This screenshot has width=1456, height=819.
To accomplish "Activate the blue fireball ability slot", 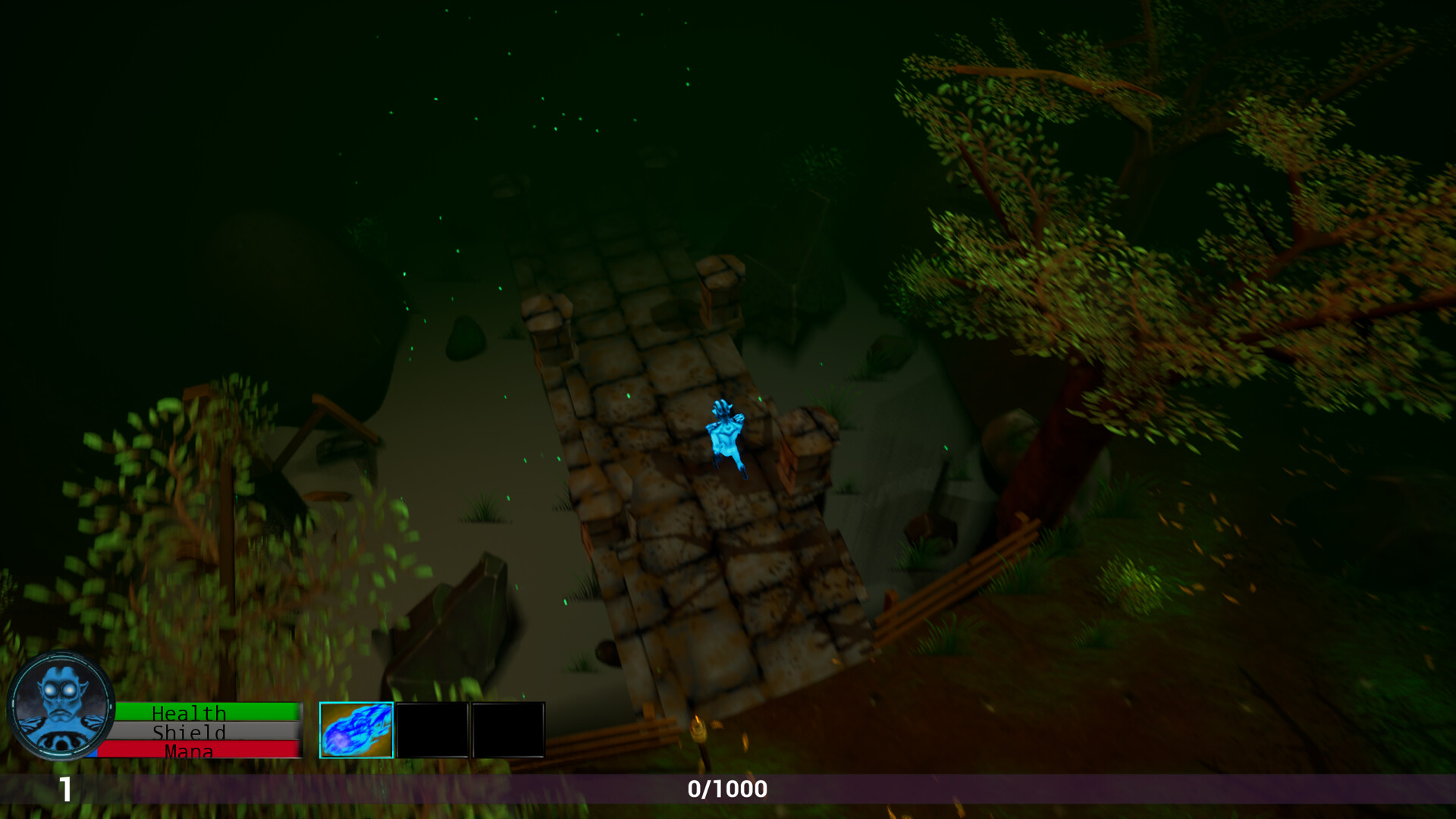I will click(356, 730).
